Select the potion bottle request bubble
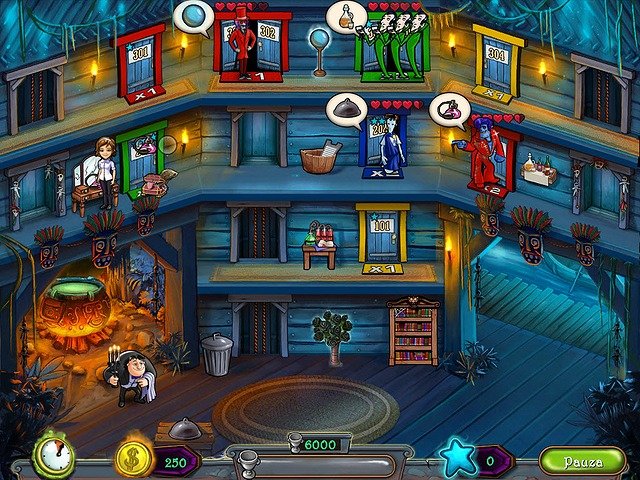 [x=346, y=17]
